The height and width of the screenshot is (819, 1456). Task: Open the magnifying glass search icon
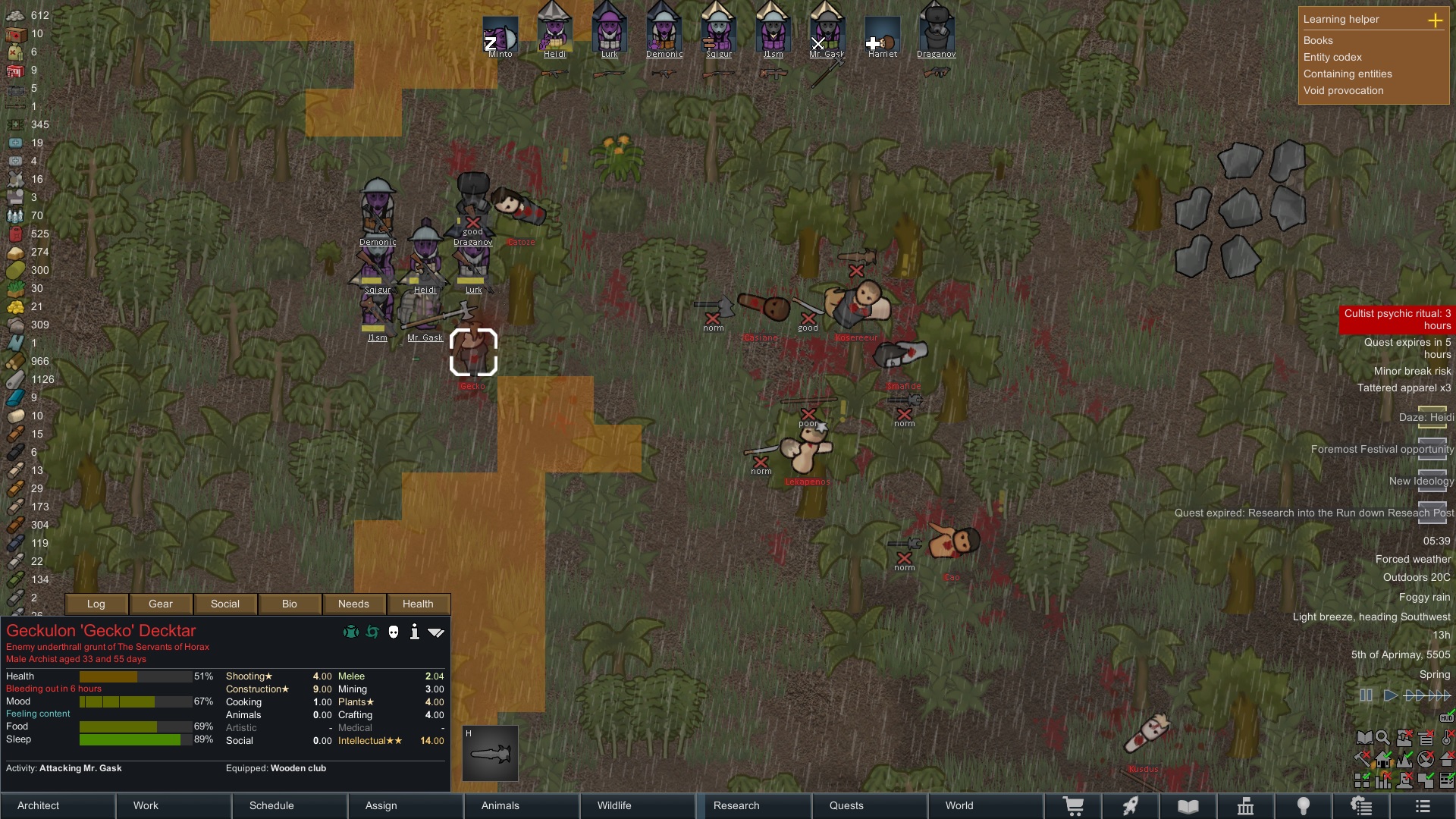[x=1383, y=737]
